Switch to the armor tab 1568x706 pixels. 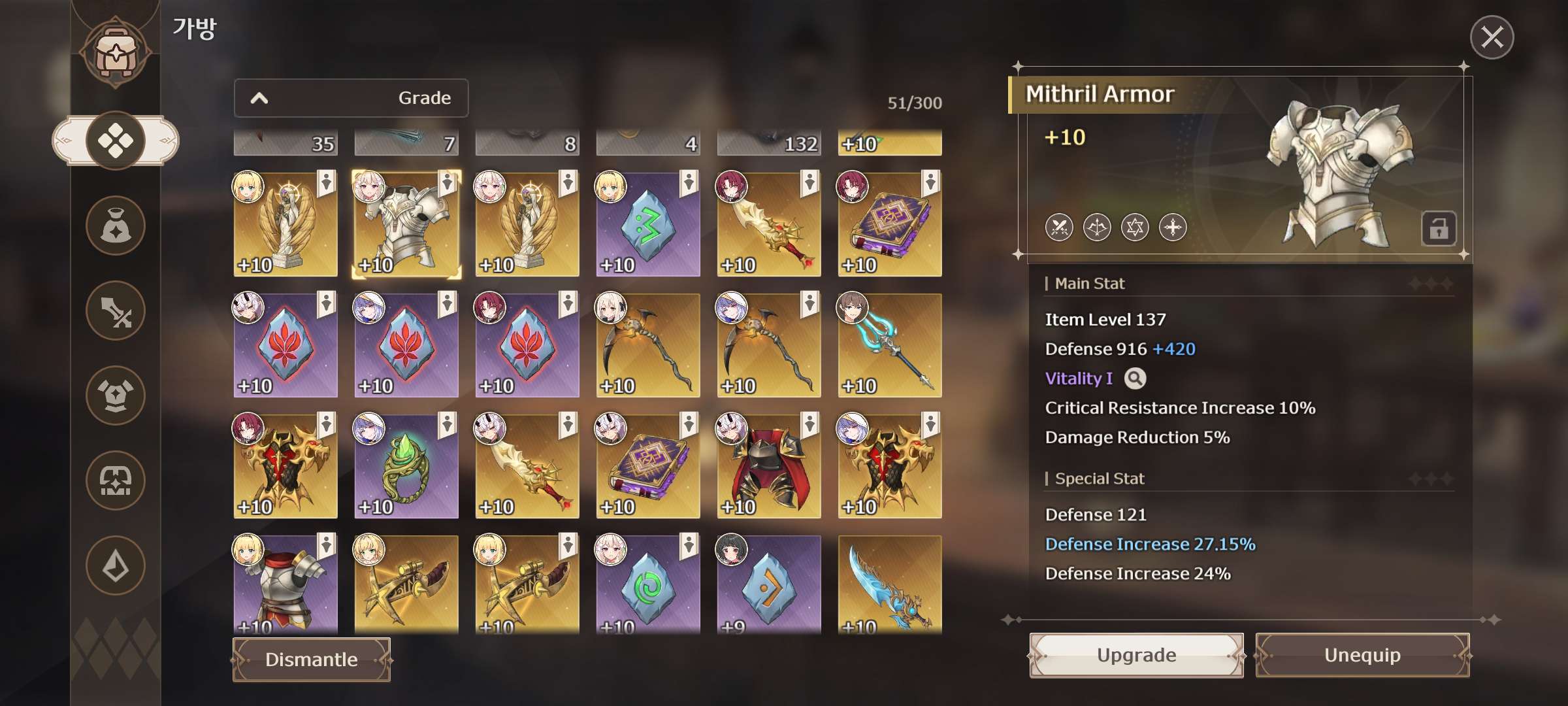pyautogui.click(x=116, y=395)
